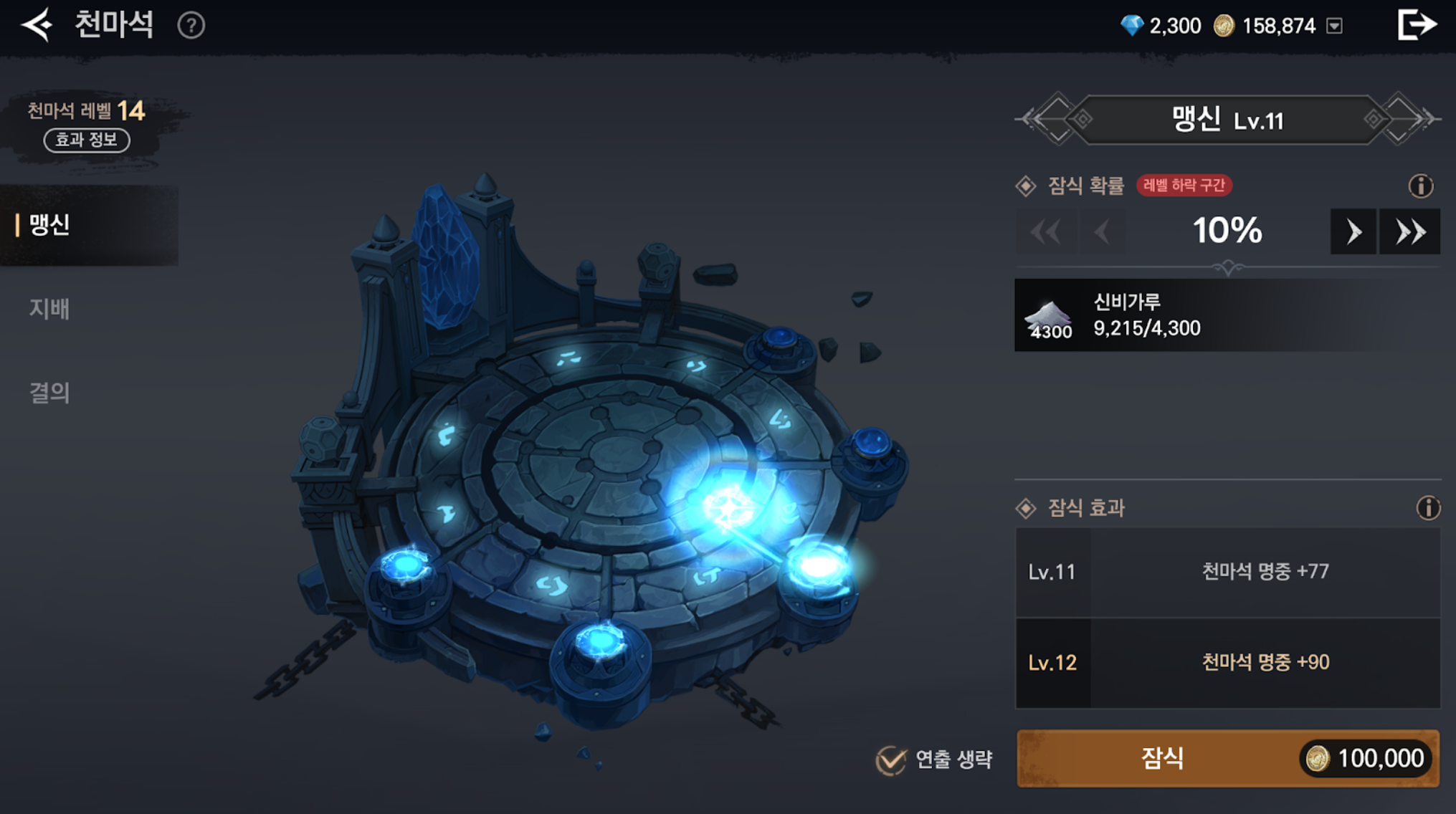The height and width of the screenshot is (814, 1456).
Task: Open the gold currency dropdown arrow
Action: coord(1334,27)
